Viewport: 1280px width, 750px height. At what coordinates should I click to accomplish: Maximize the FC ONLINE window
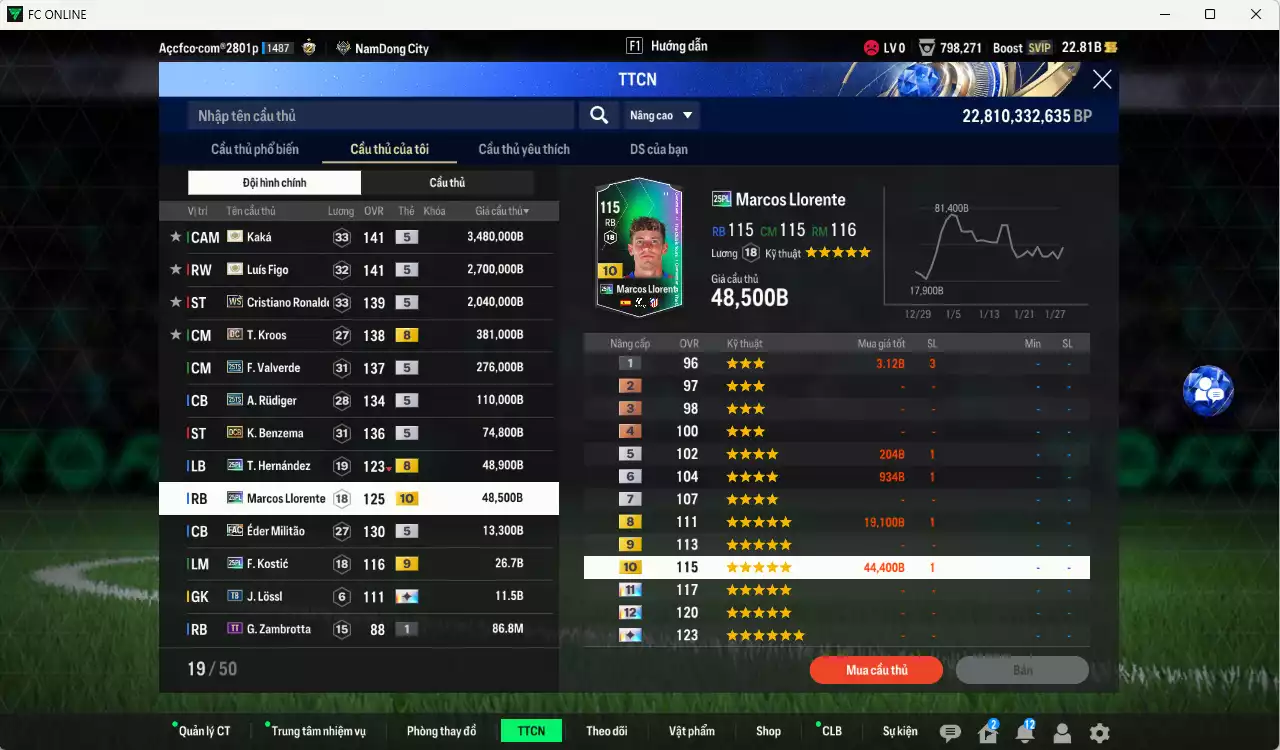click(x=1210, y=14)
